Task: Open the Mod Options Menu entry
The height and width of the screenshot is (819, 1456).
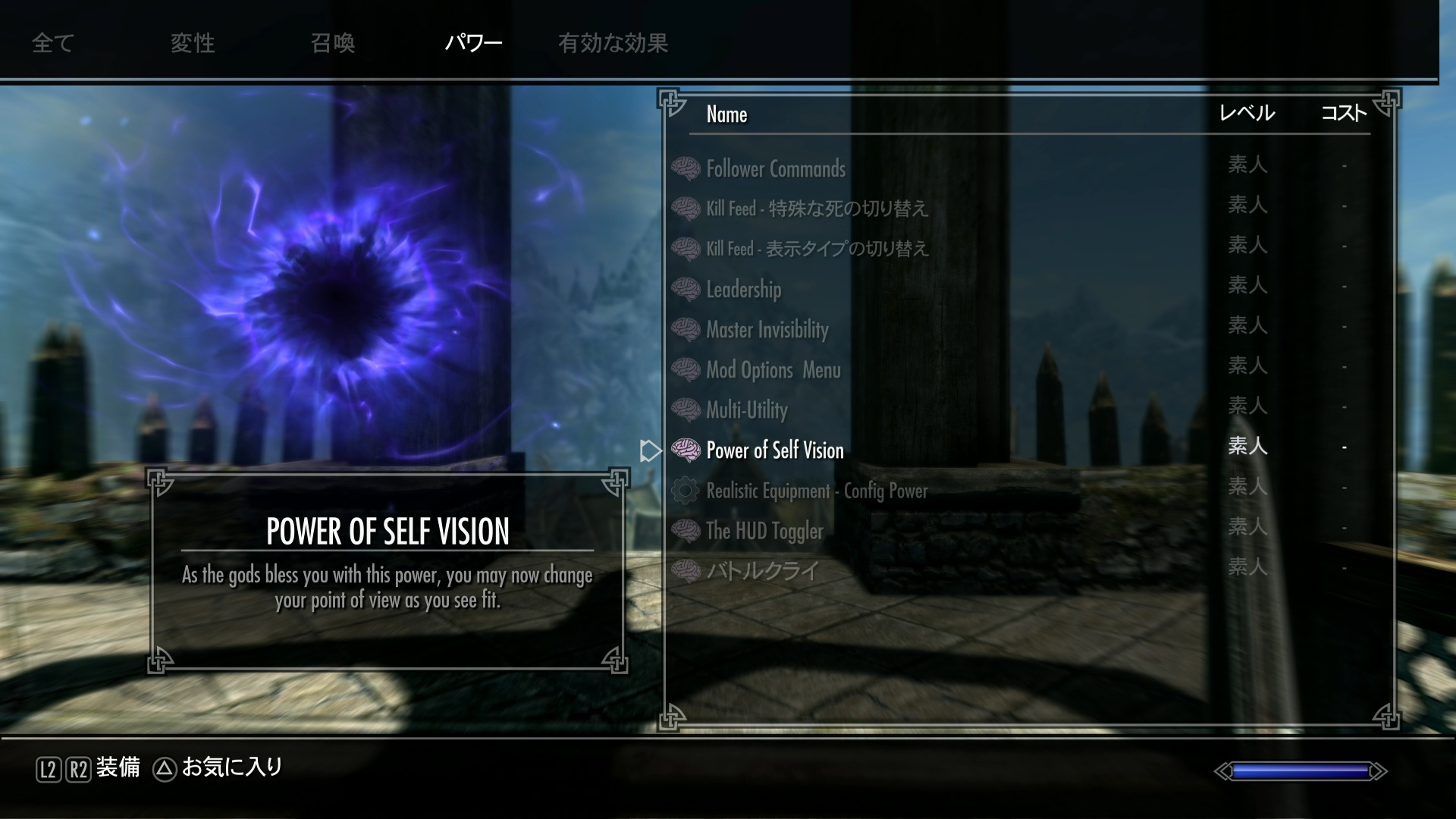Action: pyautogui.click(x=773, y=370)
